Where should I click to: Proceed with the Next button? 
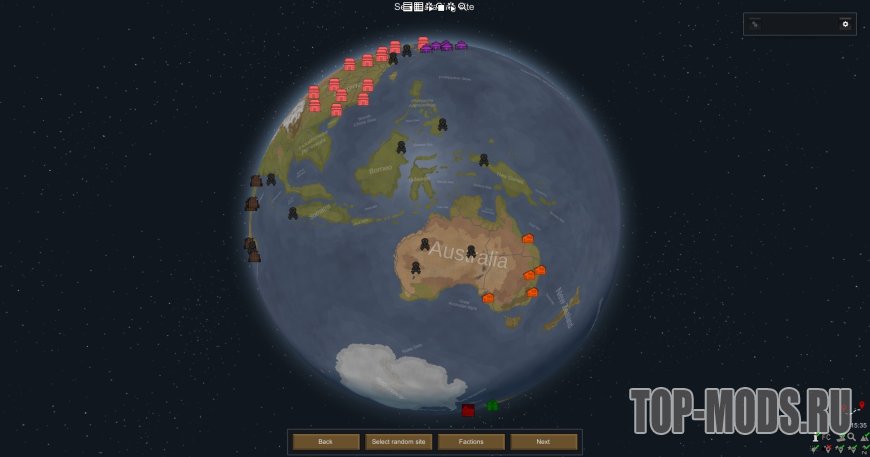coord(543,441)
